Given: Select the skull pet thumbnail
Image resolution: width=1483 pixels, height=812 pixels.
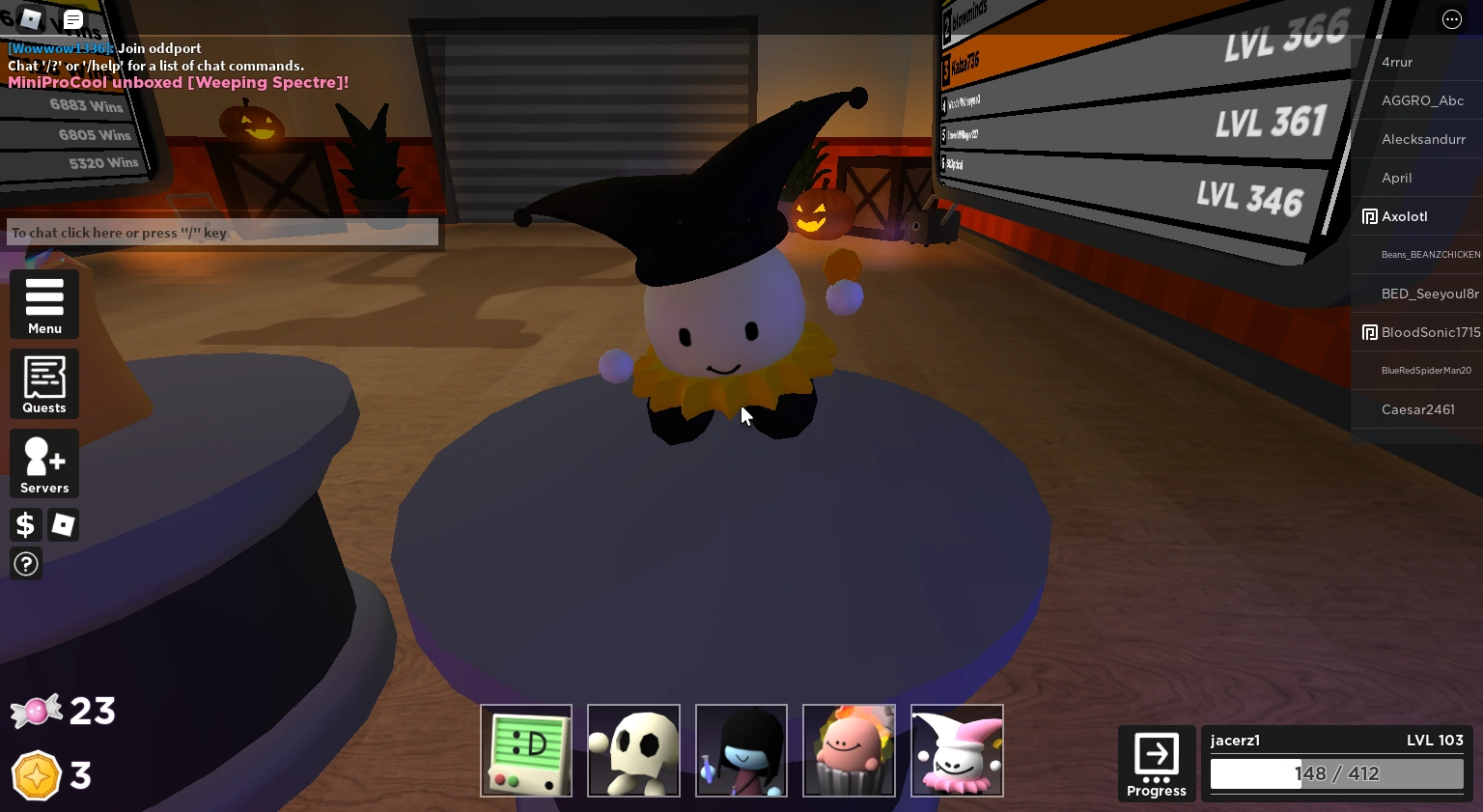Looking at the screenshot, I should click(x=633, y=750).
